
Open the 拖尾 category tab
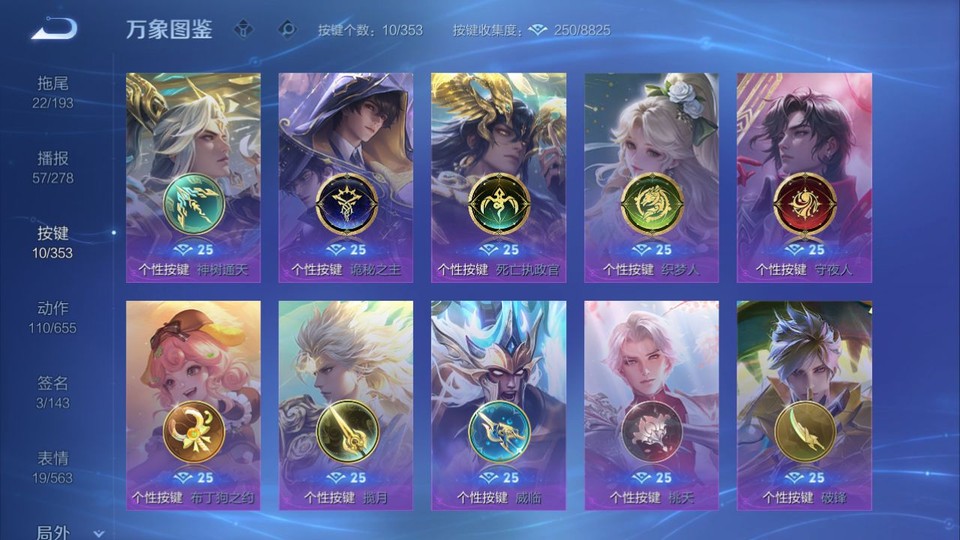(53, 91)
